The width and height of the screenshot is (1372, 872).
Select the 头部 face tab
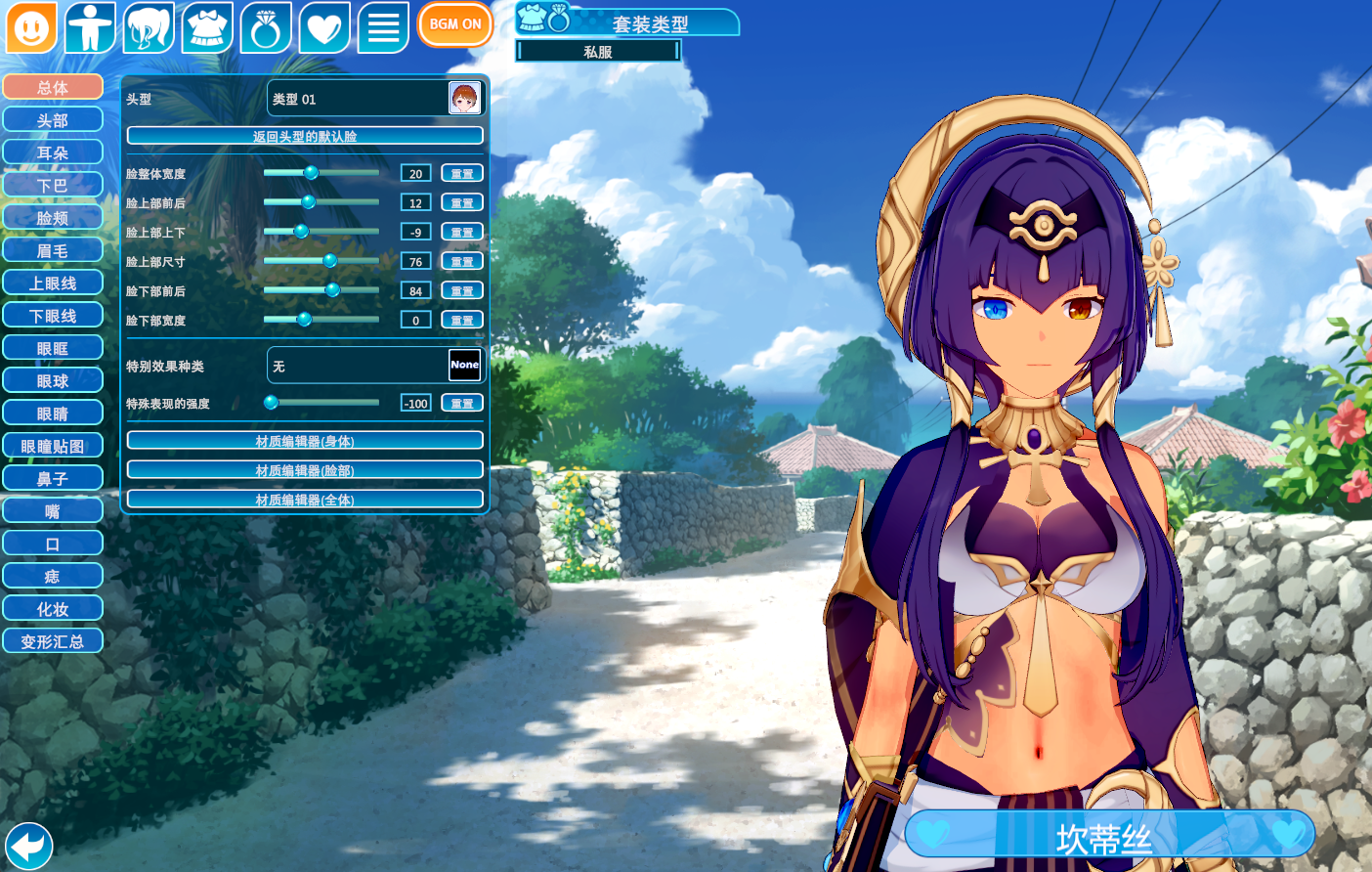point(53,120)
